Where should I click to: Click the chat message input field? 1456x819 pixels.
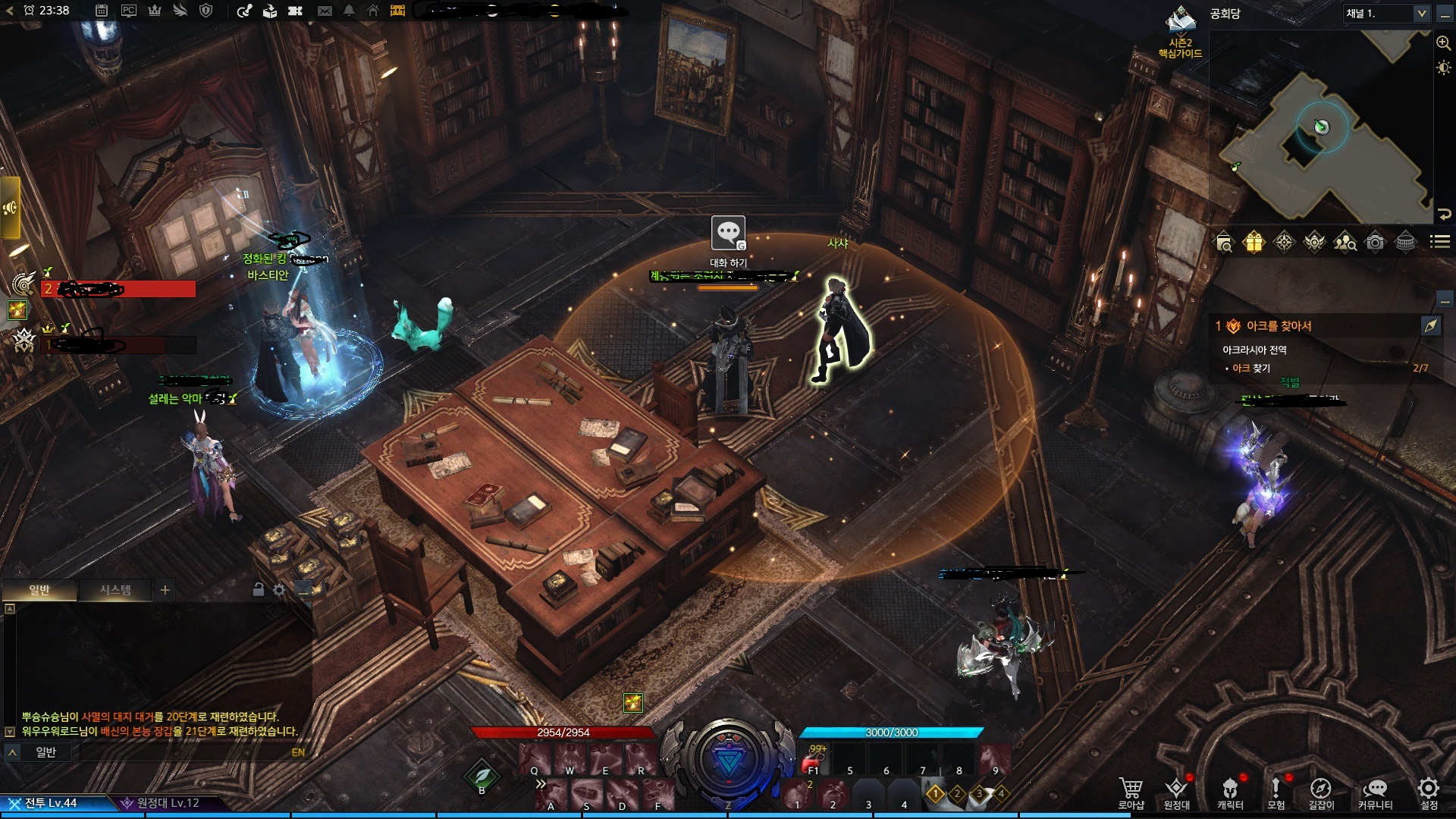click(x=182, y=752)
